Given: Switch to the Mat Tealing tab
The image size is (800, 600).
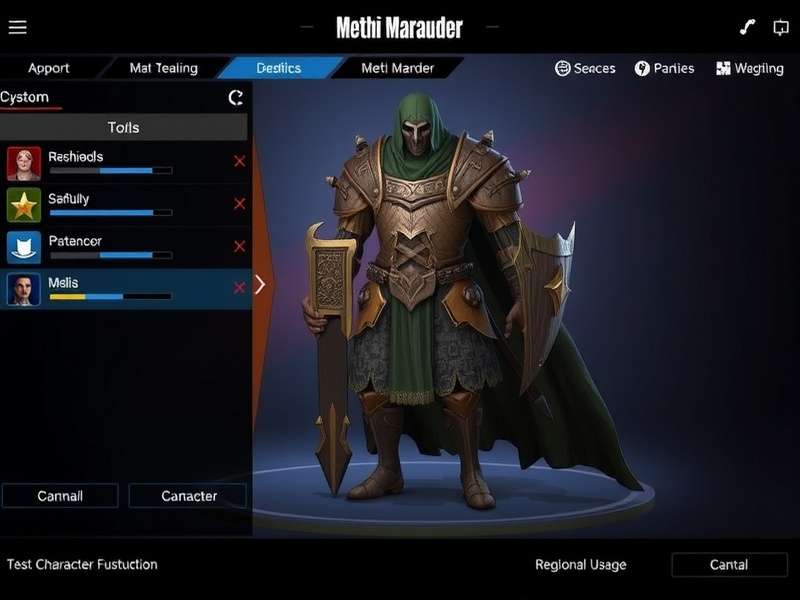Looking at the screenshot, I should coord(164,68).
